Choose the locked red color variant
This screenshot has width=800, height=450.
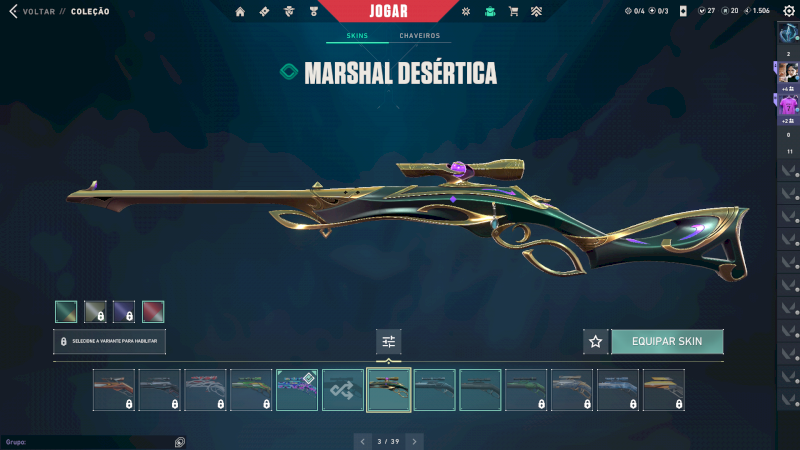[153, 312]
